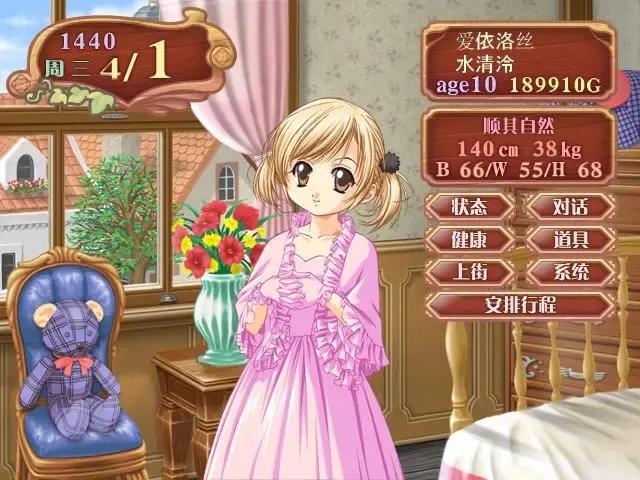The width and height of the screenshot is (640, 480).
Task: Open the 系统 system menu
Action: point(570,271)
